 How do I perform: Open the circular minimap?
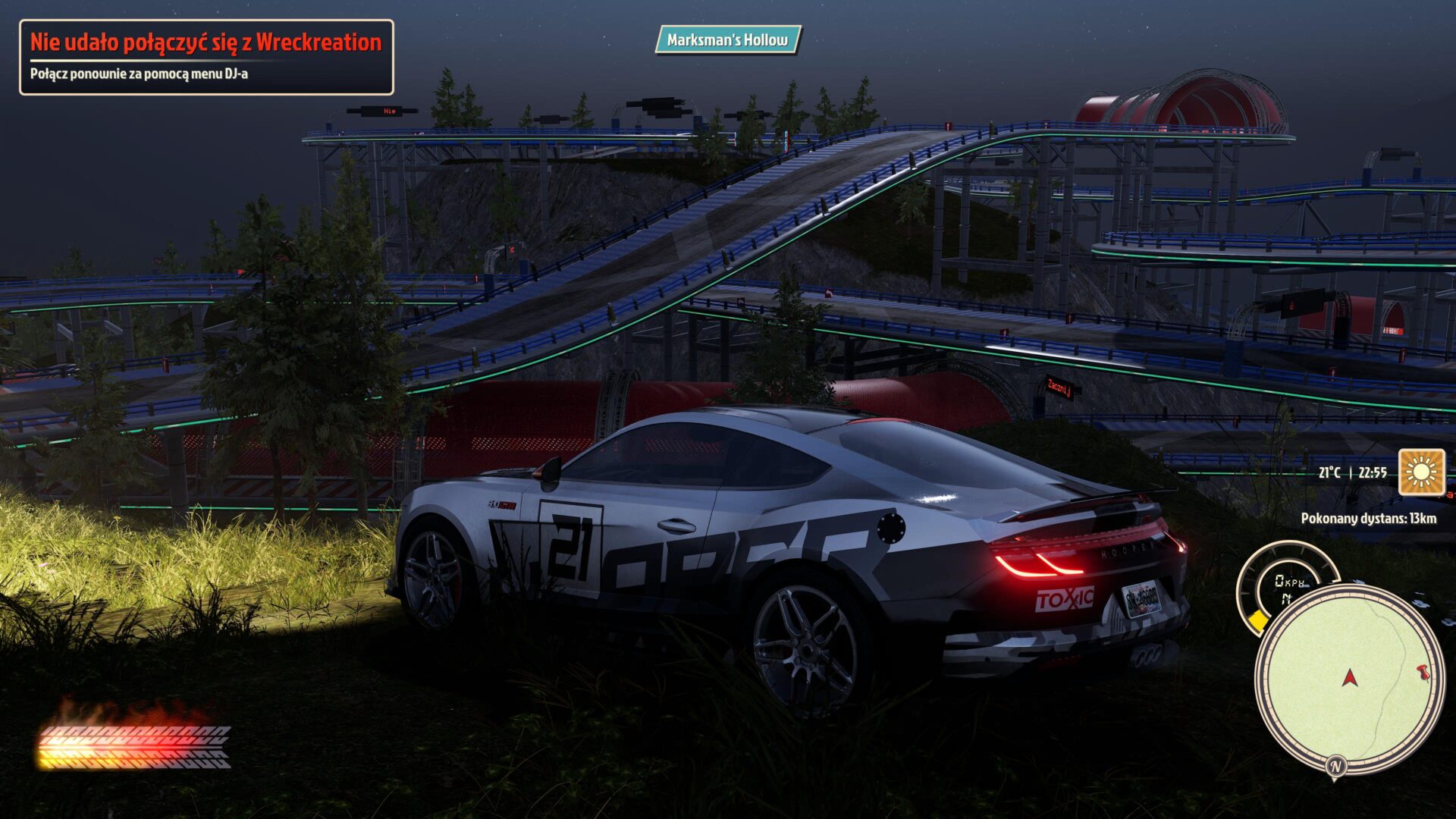(x=1348, y=679)
